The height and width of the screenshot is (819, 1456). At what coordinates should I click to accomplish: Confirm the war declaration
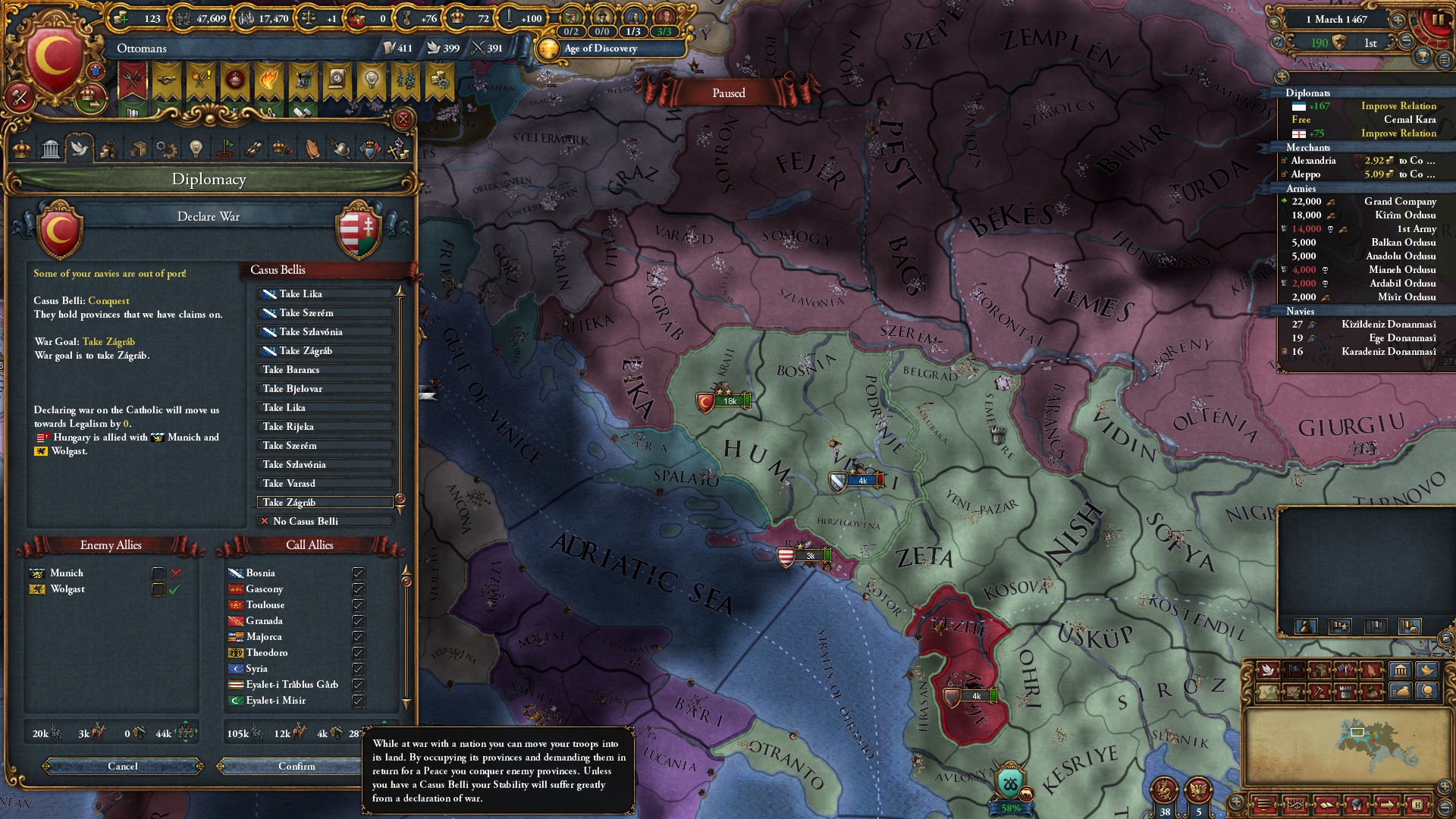(x=297, y=766)
